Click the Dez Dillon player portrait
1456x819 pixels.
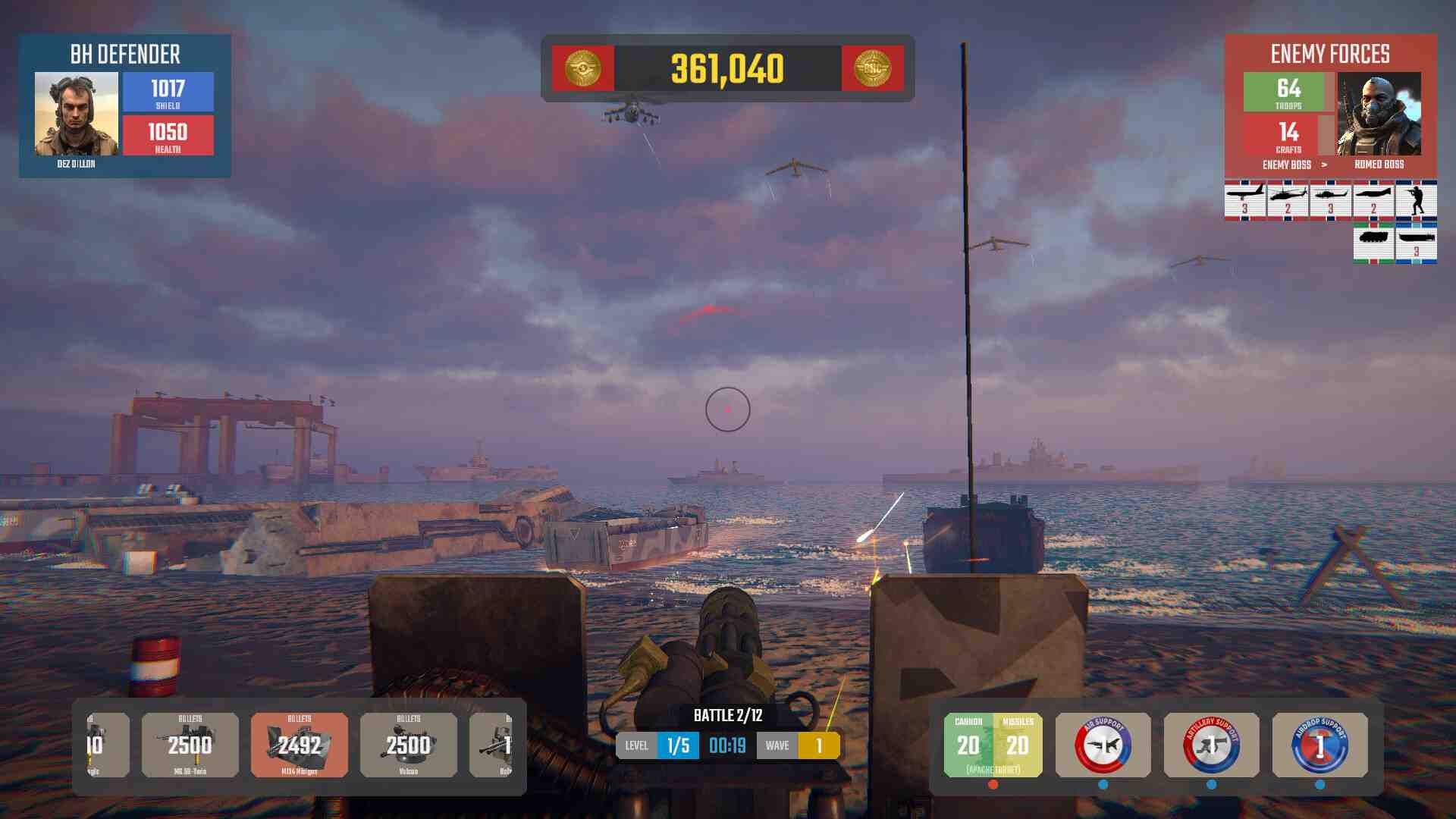point(77,114)
